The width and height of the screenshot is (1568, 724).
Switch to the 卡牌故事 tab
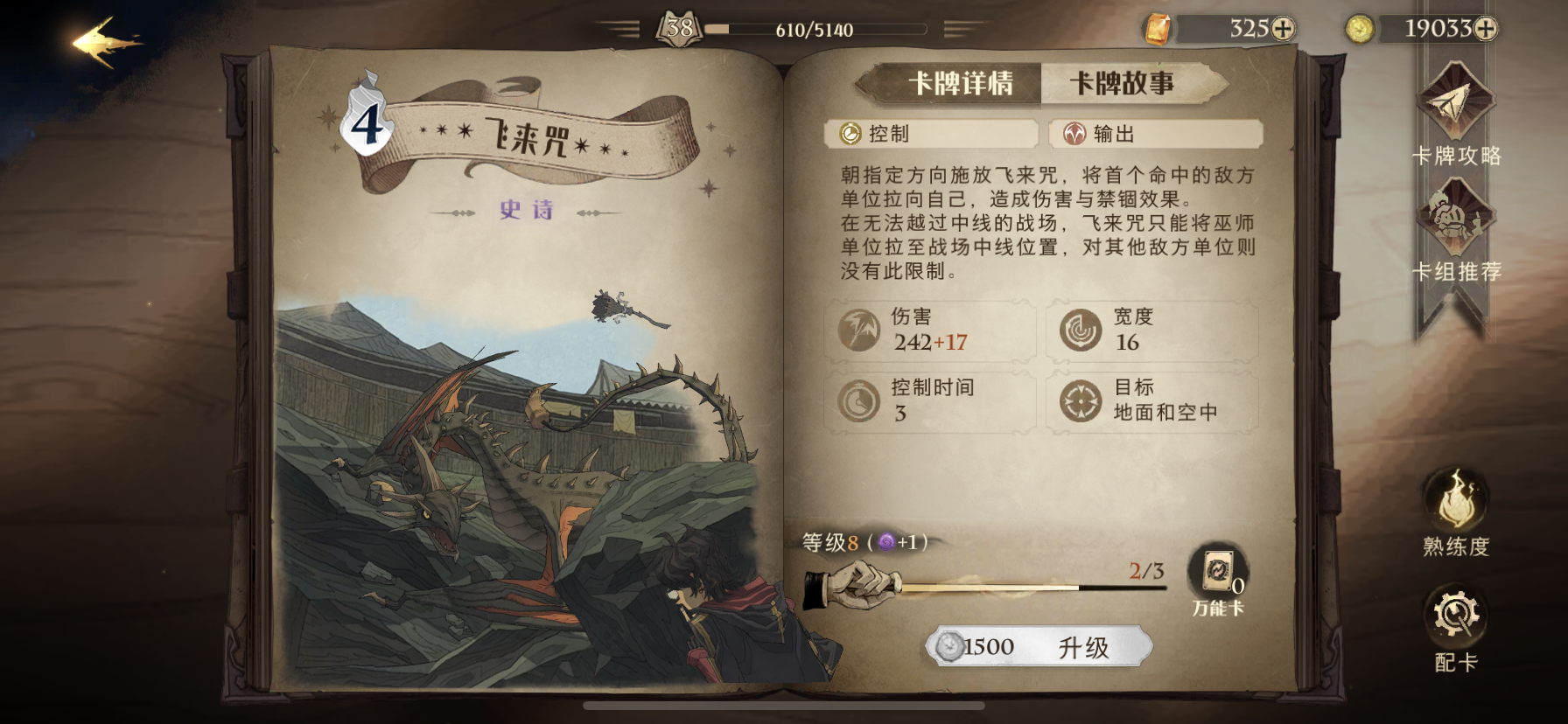[x=1122, y=84]
